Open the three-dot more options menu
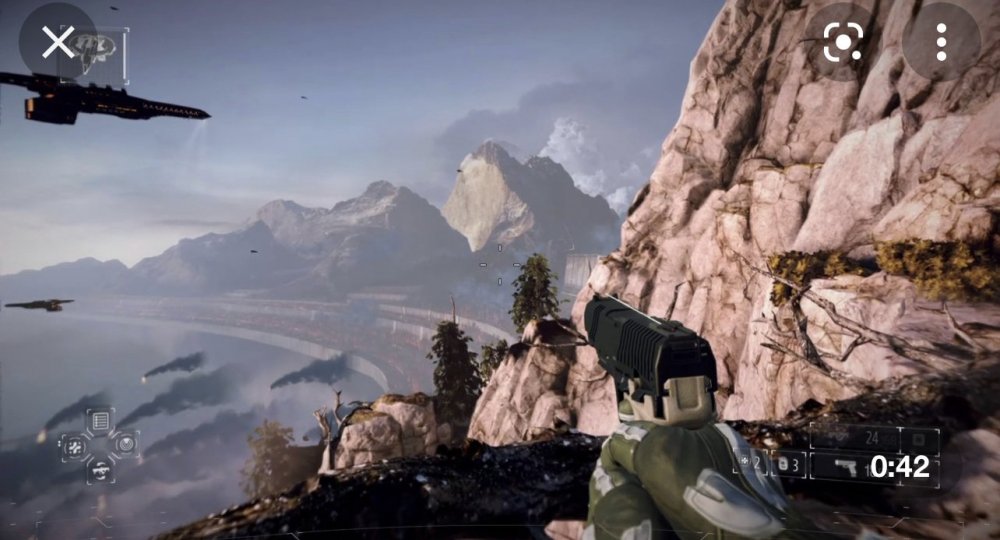1000x540 pixels. click(941, 42)
